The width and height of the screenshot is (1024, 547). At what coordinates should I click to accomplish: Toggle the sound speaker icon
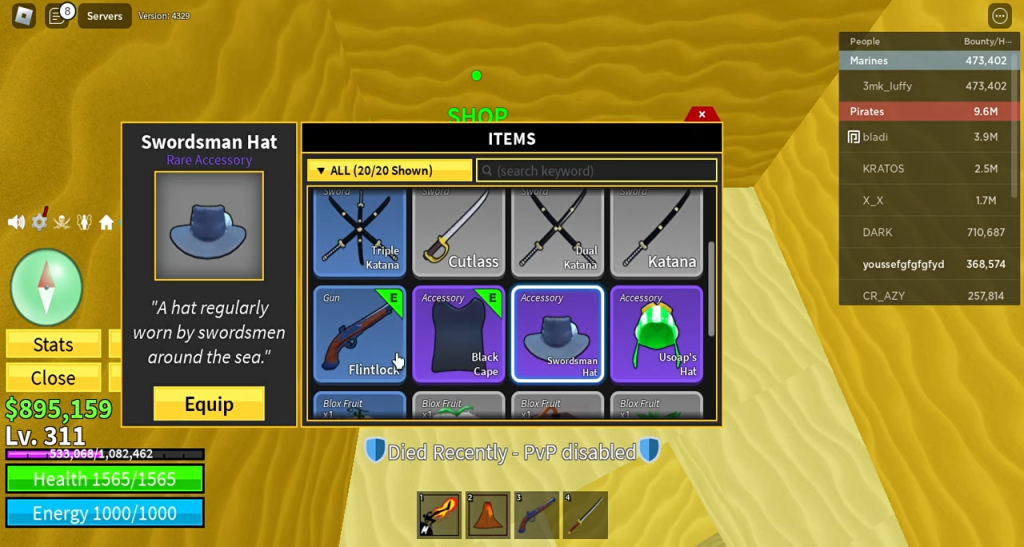coord(16,222)
